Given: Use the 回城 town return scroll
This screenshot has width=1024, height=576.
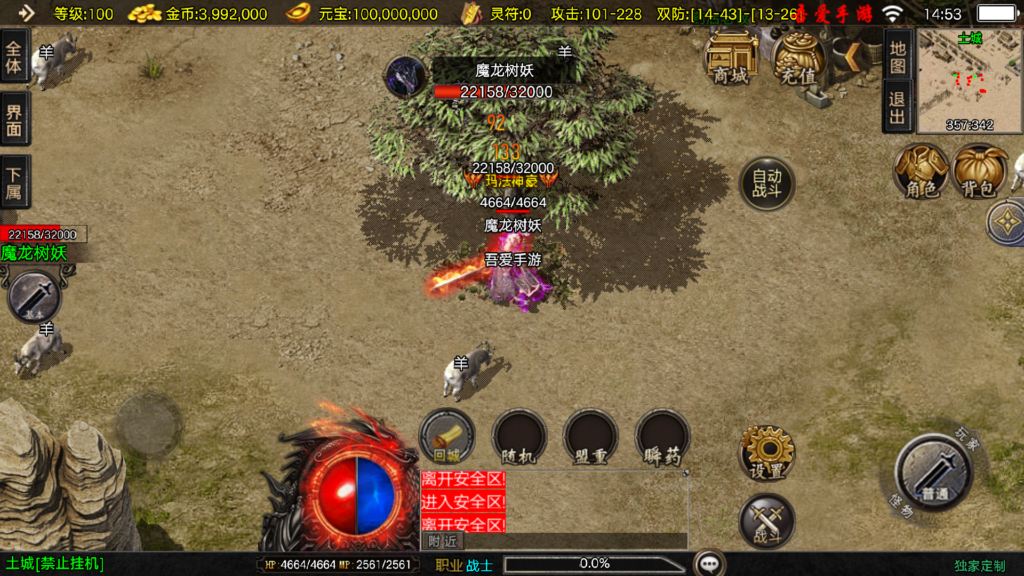Looking at the screenshot, I should pos(447,437).
